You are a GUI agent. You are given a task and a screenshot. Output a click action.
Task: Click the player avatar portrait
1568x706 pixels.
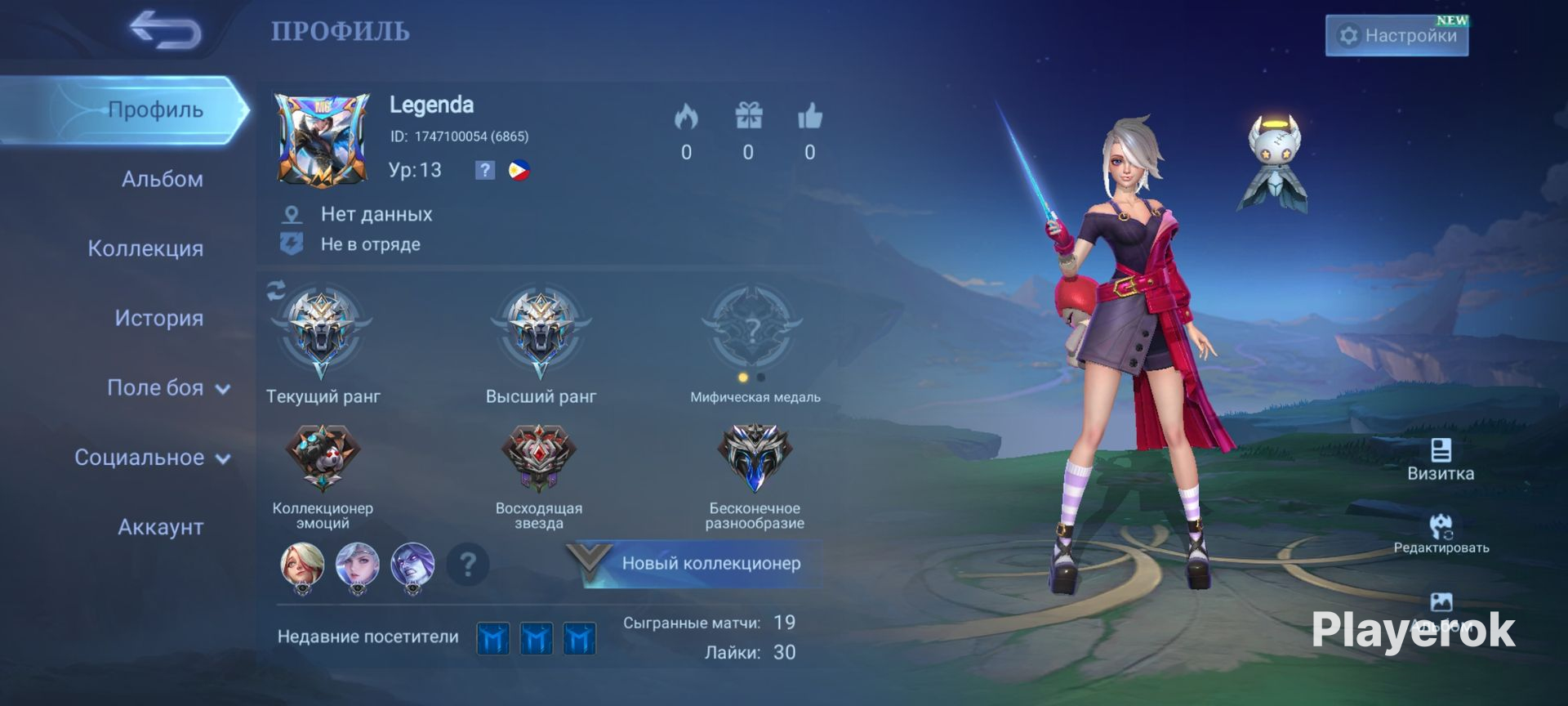click(x=322, y=140)
